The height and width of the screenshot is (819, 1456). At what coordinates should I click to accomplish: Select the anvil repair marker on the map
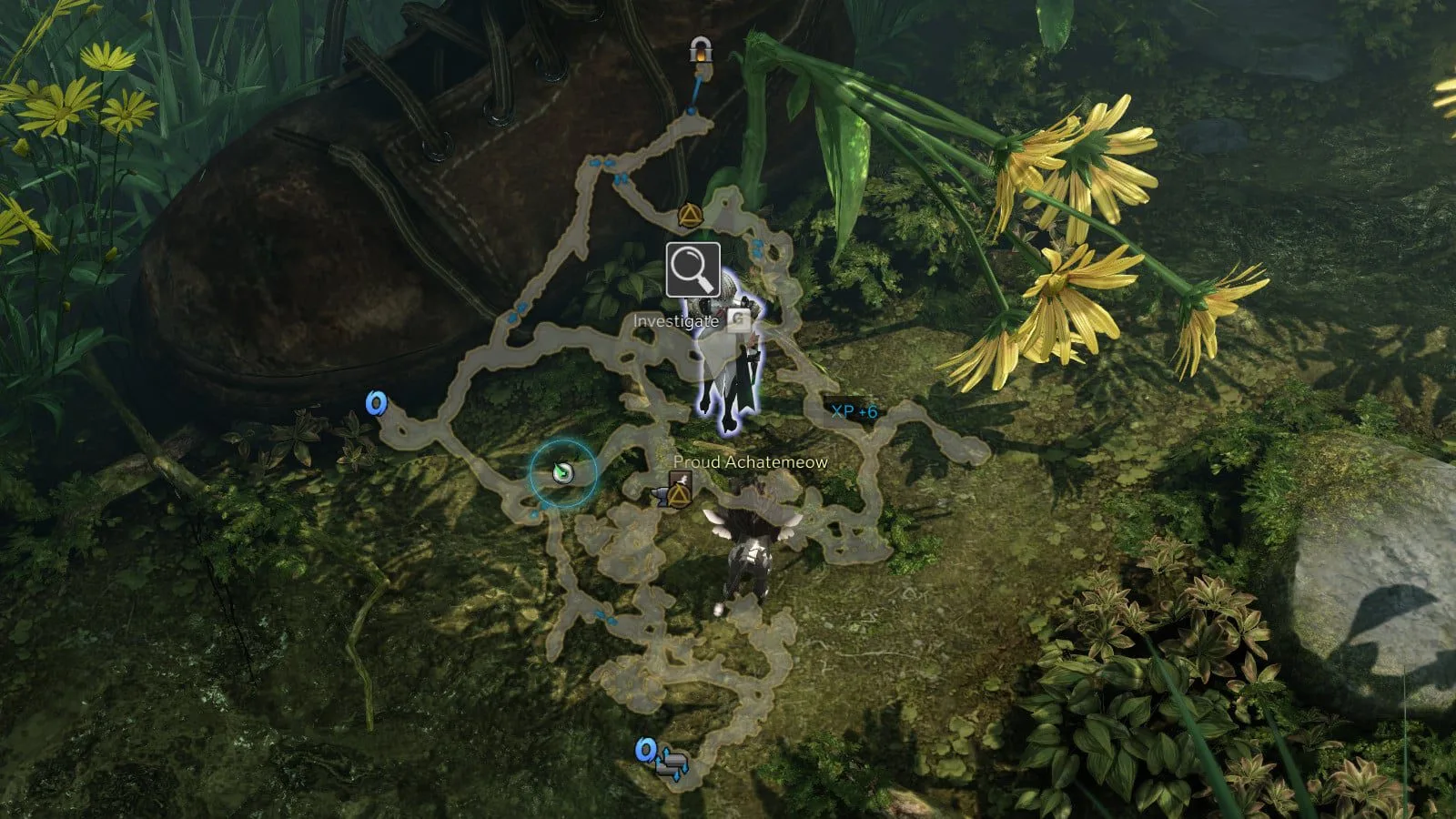661,496
